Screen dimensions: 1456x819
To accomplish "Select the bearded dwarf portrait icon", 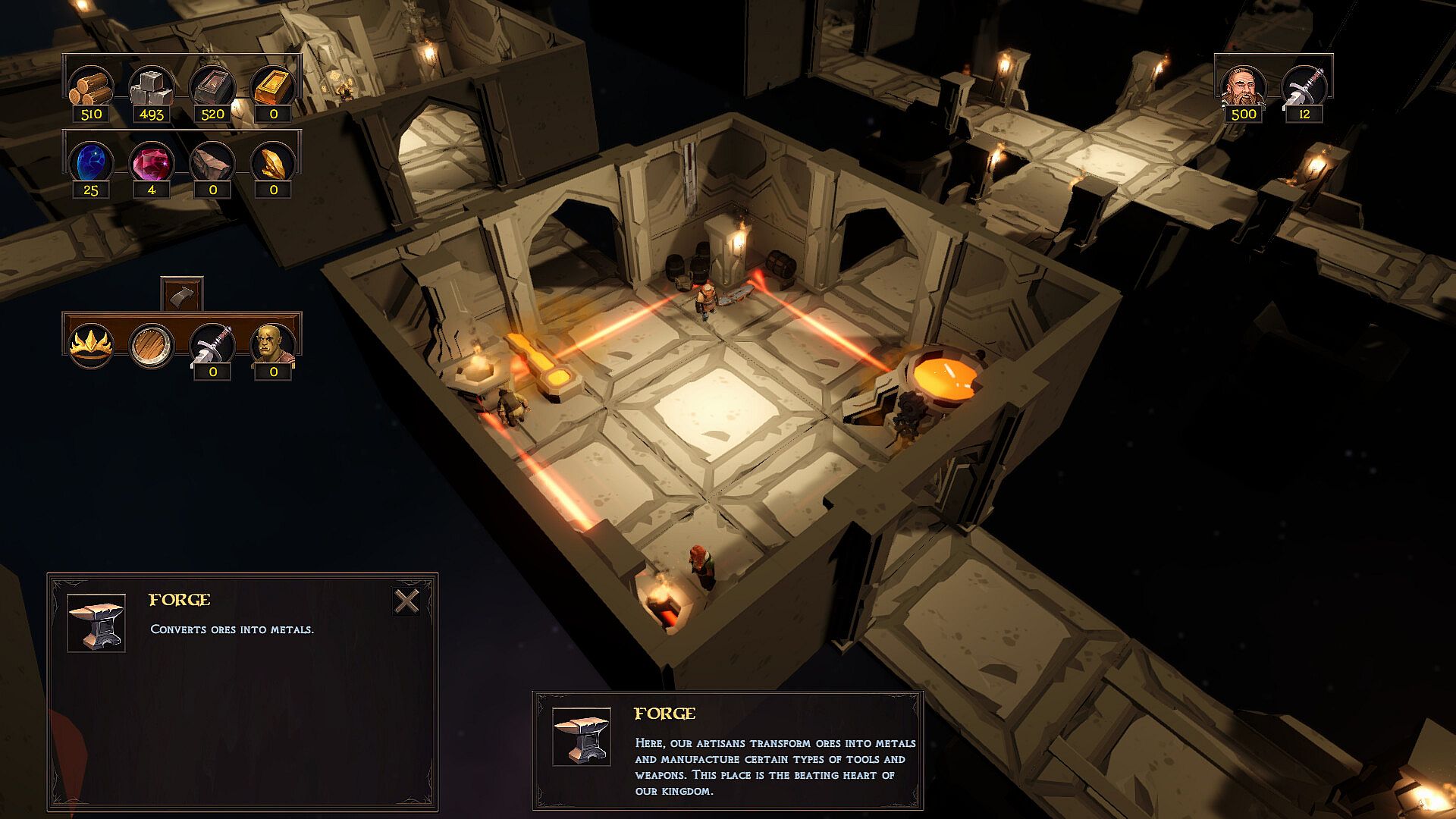I will pyautogui.click(x=1244, y=86).
